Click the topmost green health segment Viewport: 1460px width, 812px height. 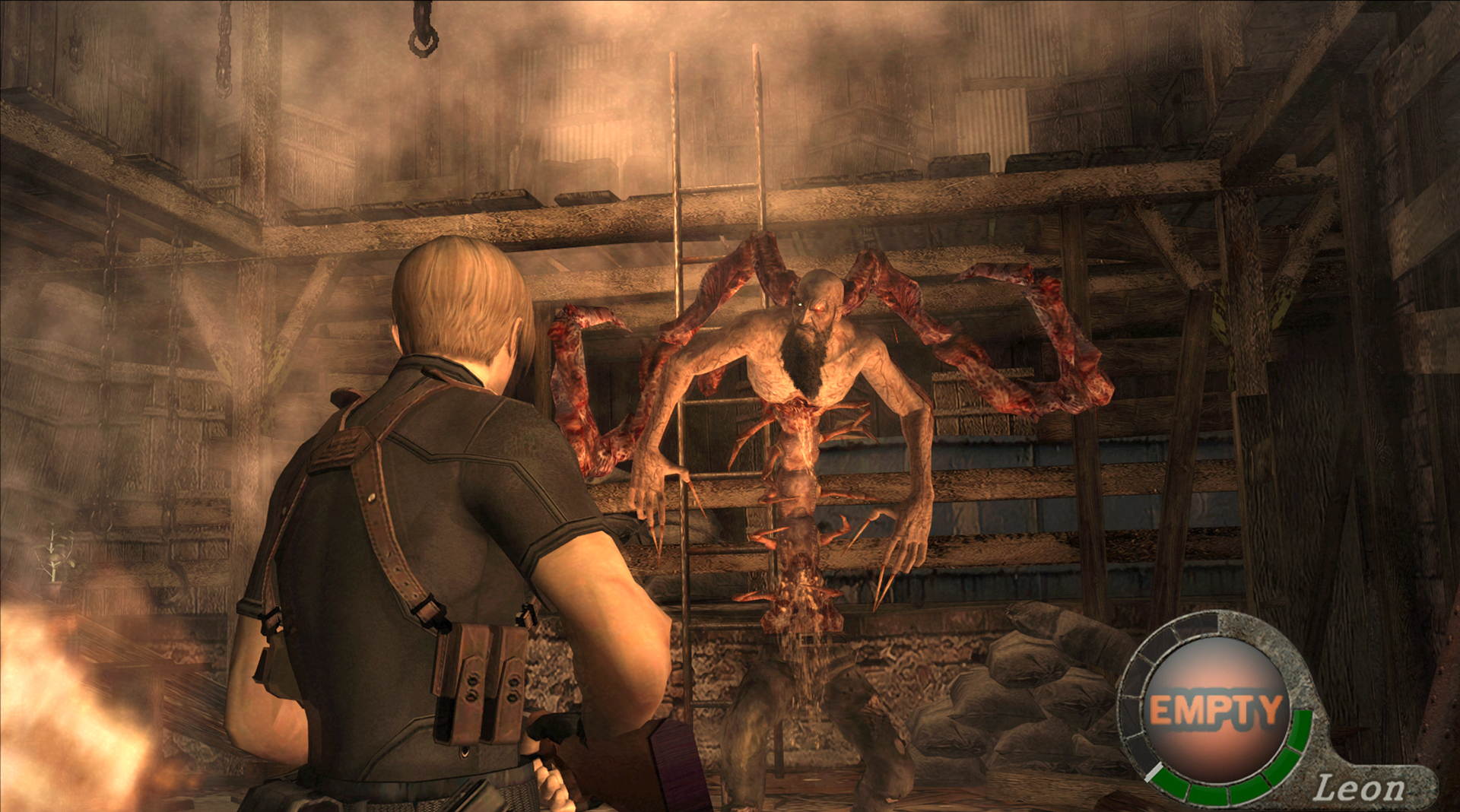tap(1299, 722)
